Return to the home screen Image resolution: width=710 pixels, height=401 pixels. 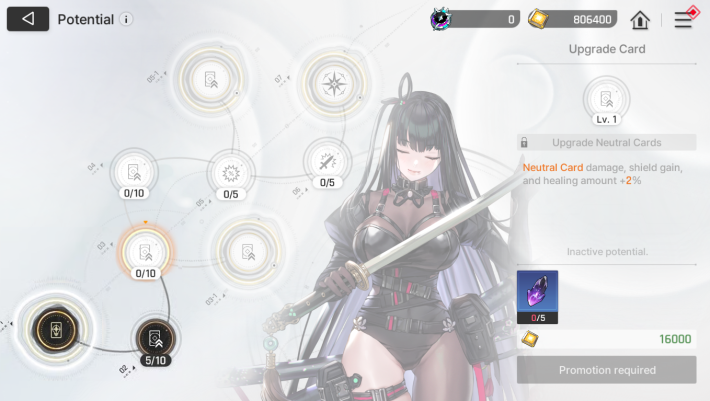click(640, 19)
